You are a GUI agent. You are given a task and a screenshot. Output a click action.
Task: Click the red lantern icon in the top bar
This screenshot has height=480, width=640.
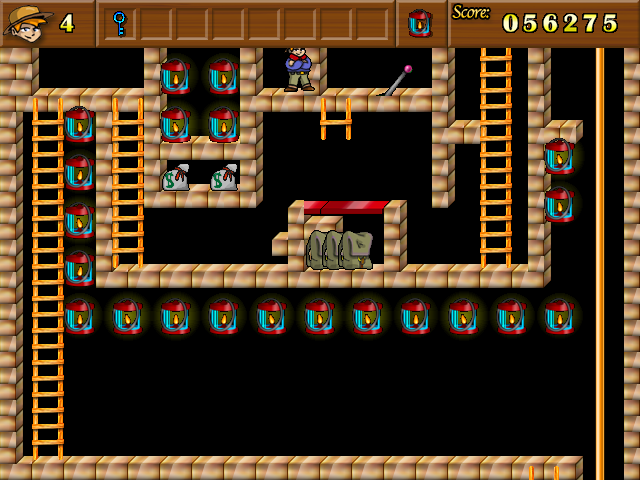(421, 23)
